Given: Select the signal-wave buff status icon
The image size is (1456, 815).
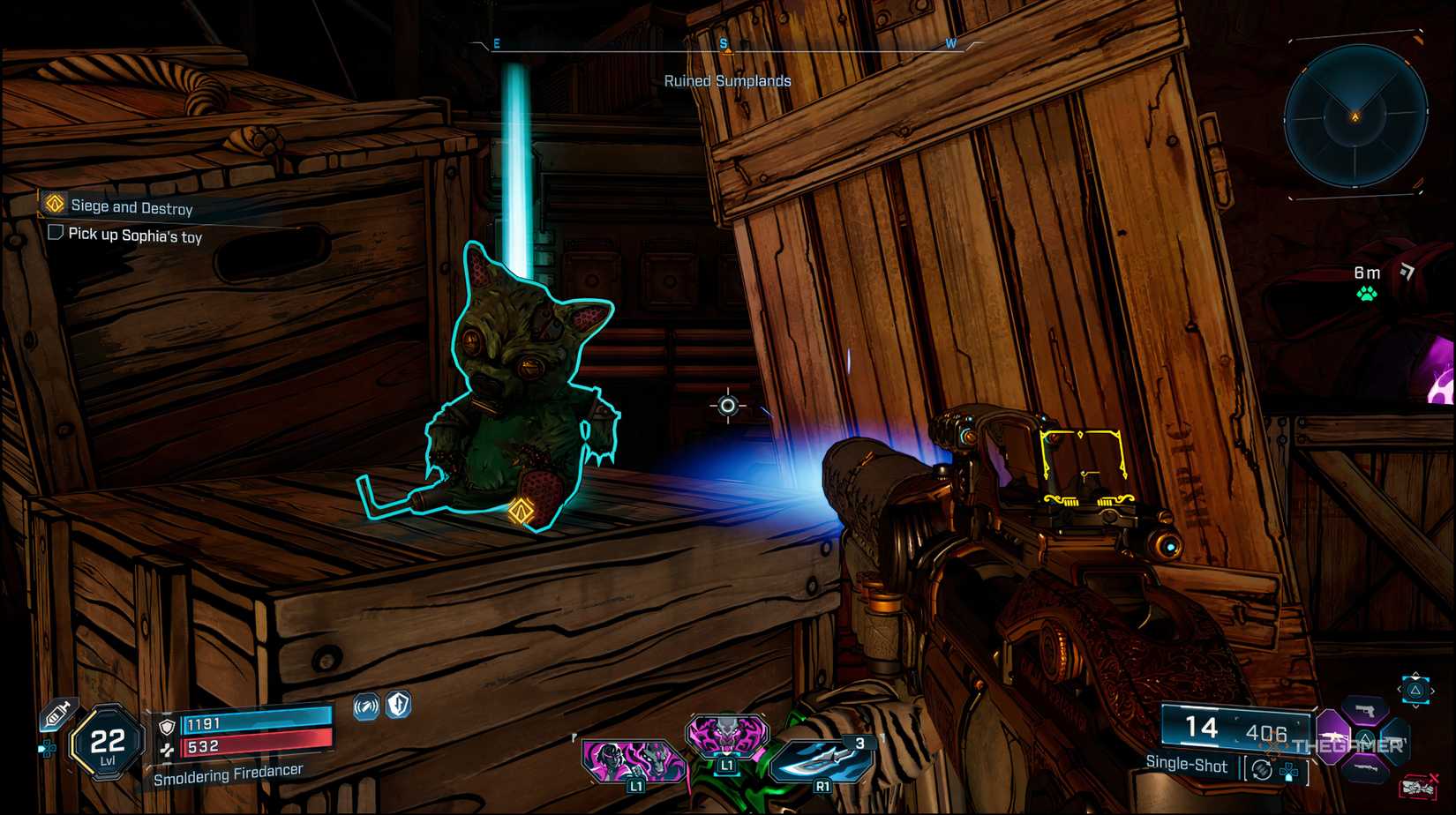Looking at the screenshot, I should [366, 706].
